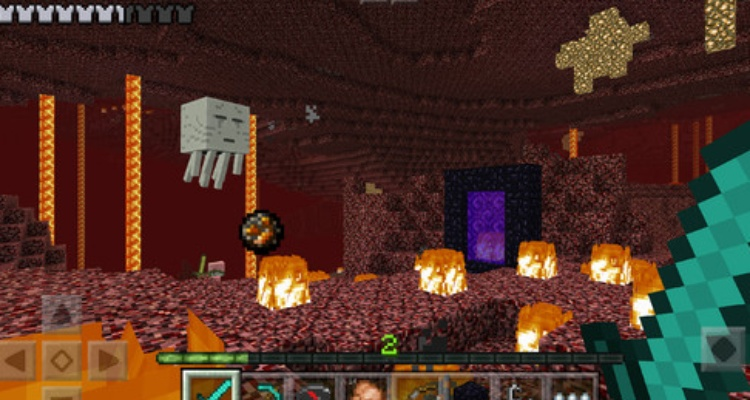Viewport: 750px width, 400px height.
Task: Tap the left arrow movement button
Action: pyautogui.click(x=17, y=360)
